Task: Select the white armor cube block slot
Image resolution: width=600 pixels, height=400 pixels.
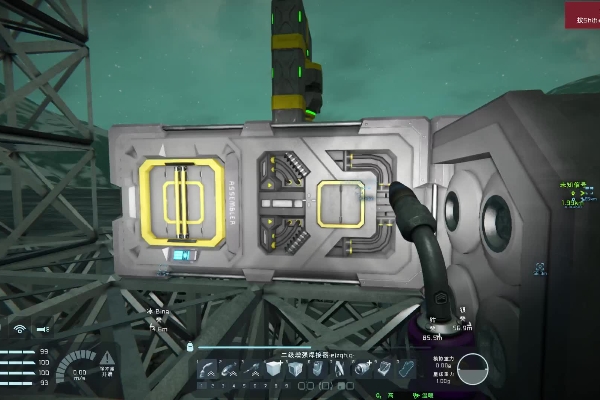Action: (273, 369)
